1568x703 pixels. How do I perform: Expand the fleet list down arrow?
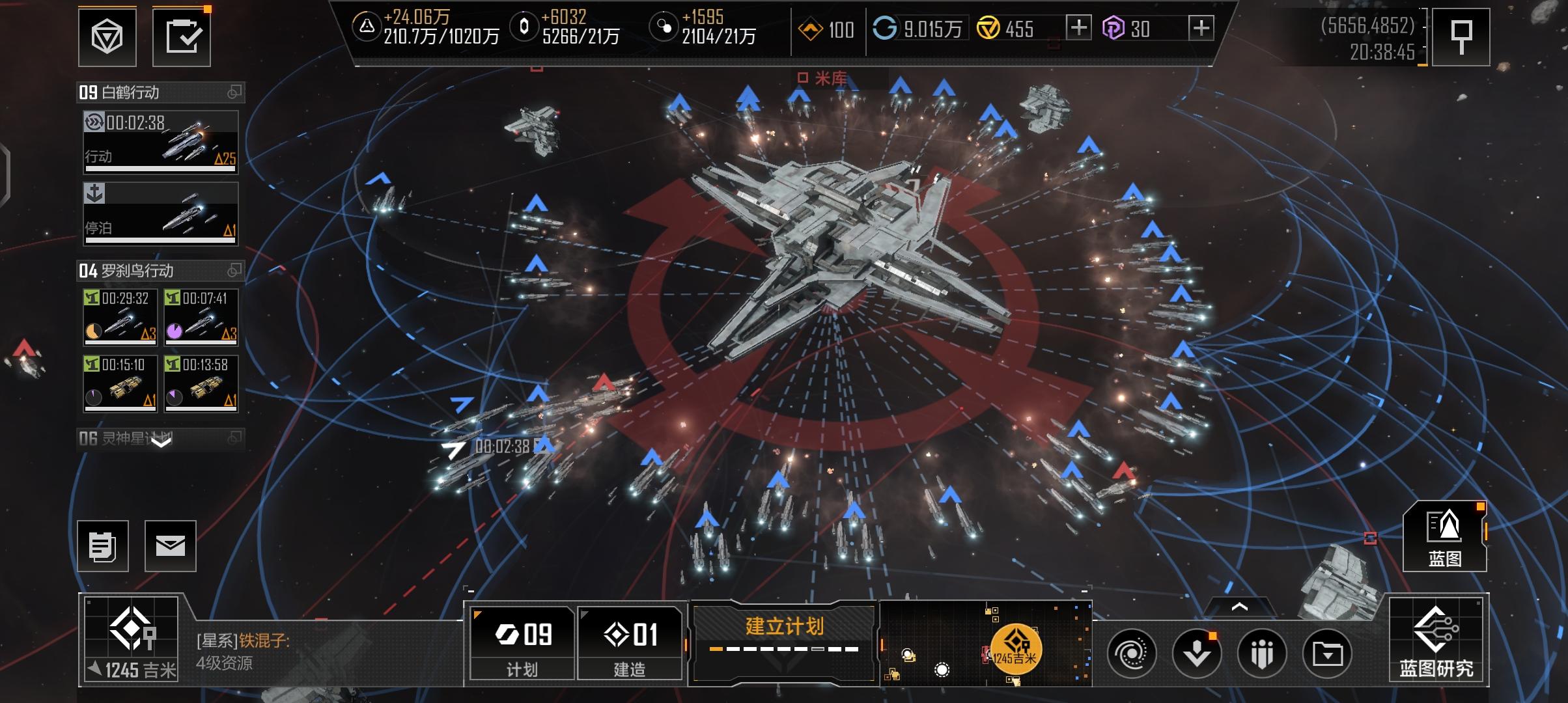click(161, 442)
